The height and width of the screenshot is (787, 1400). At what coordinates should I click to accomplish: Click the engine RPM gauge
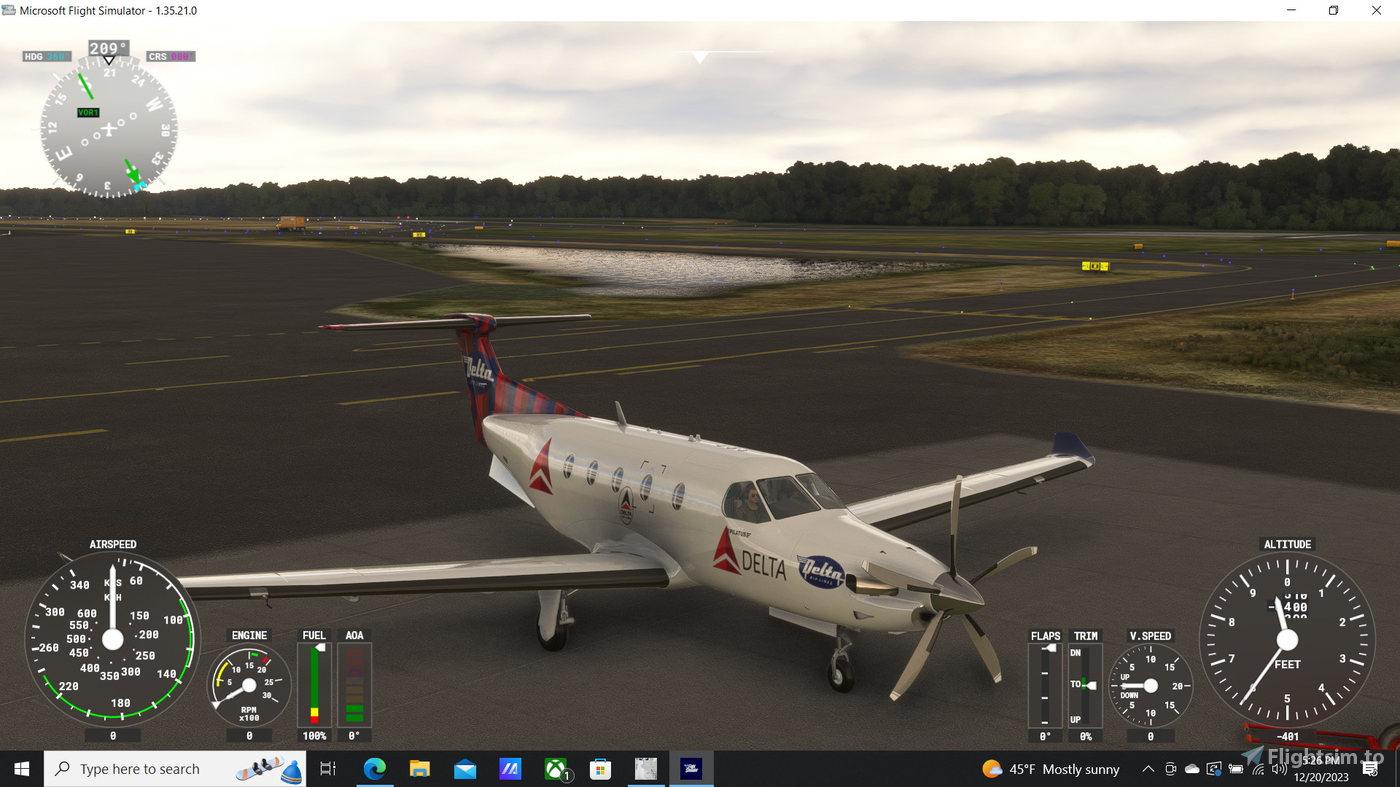point(248,683)
